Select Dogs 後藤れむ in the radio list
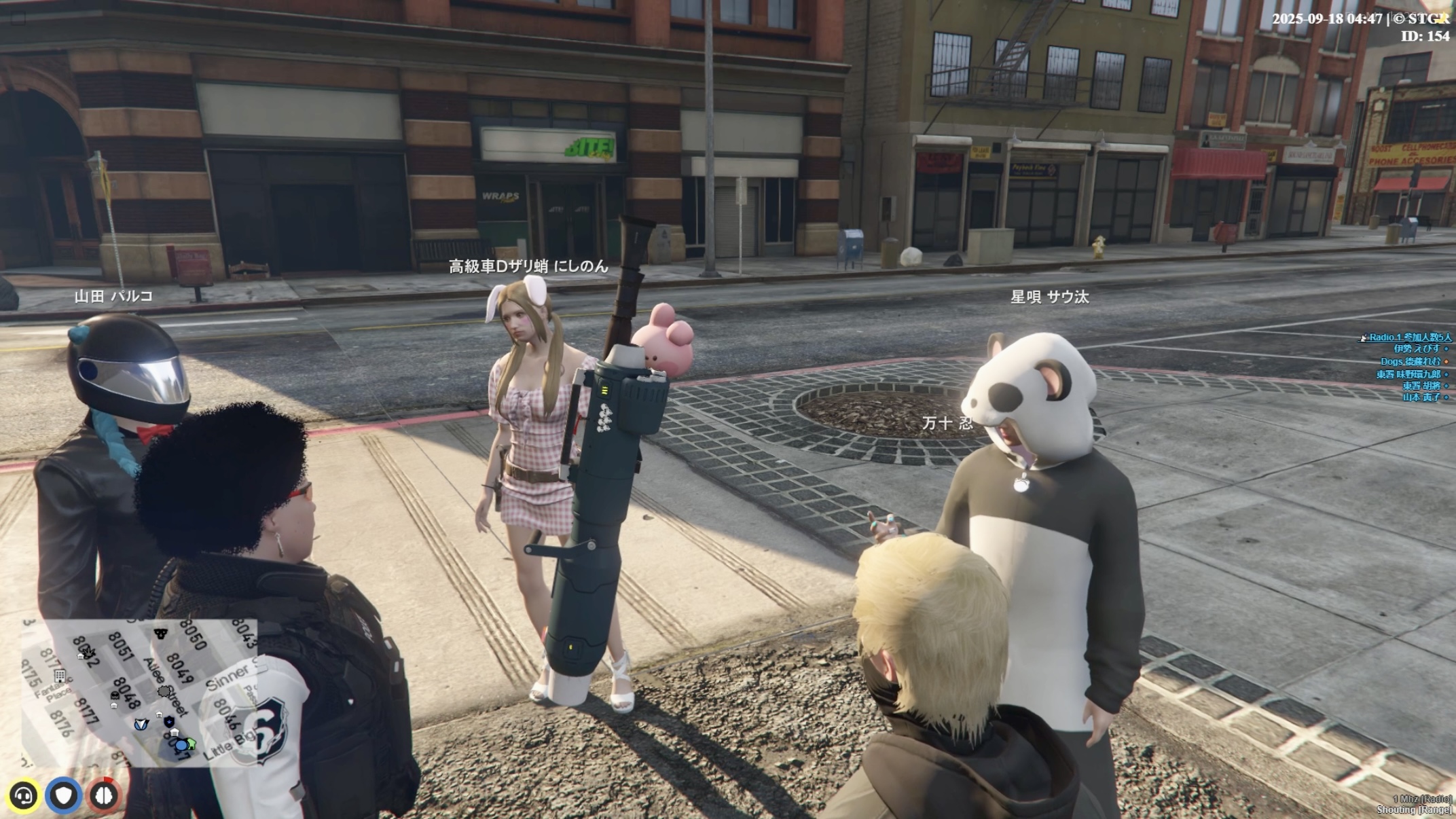Screen dimensions: 1456x819 1409,361
